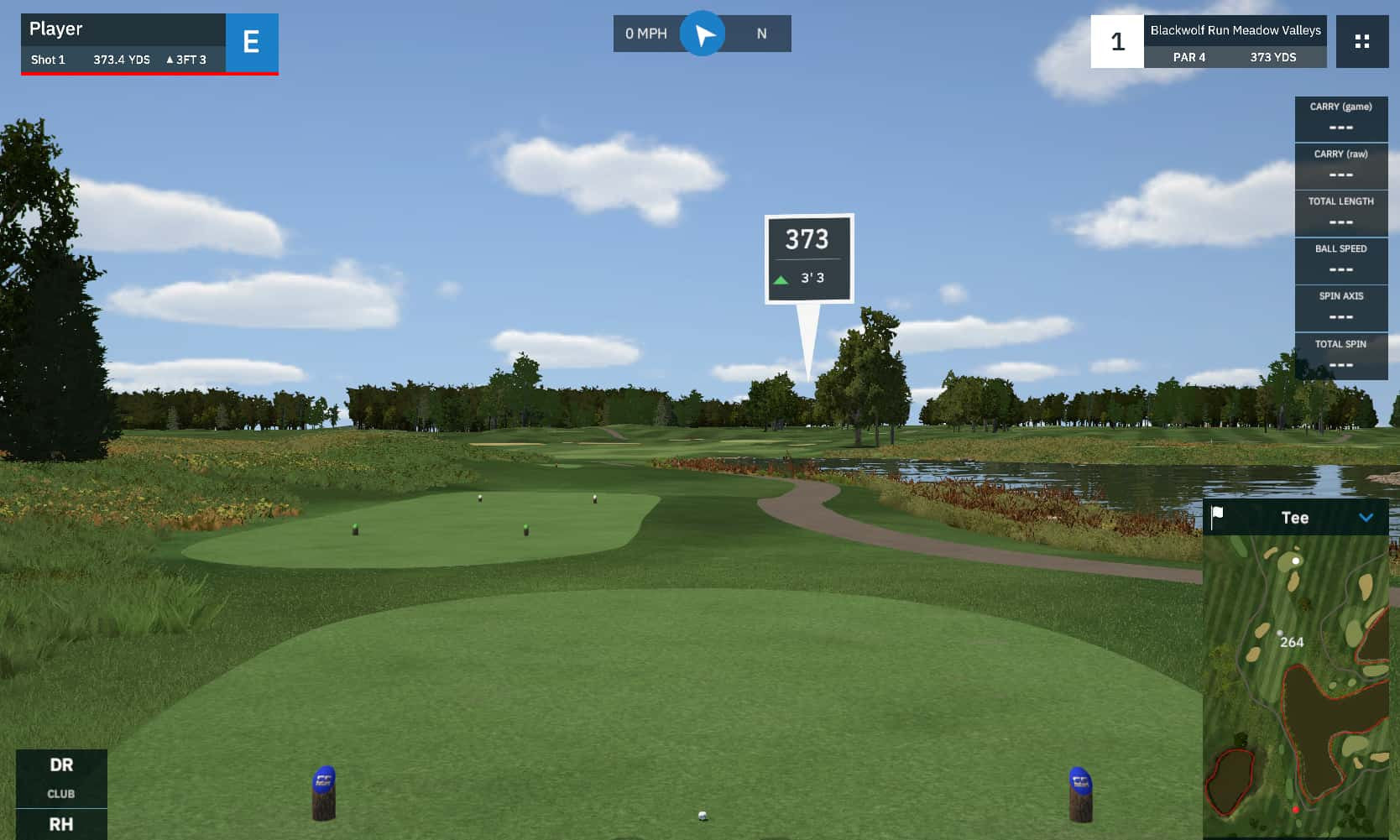This screenshot has height=840, width=1400.
Task: Switch to the Tee view tab
Action: [1295, 517]
